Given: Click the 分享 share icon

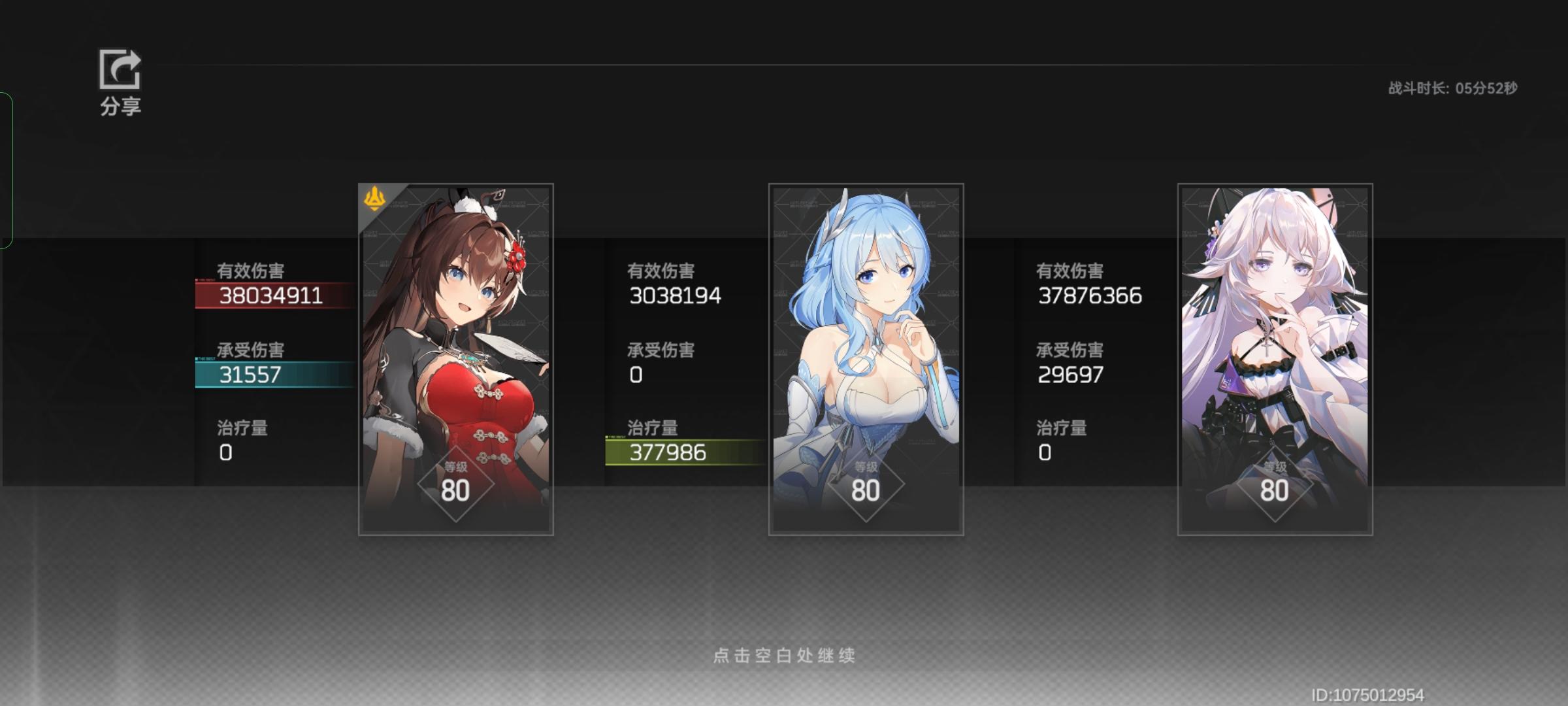Looking at the screenshot, I should [121, 72].
